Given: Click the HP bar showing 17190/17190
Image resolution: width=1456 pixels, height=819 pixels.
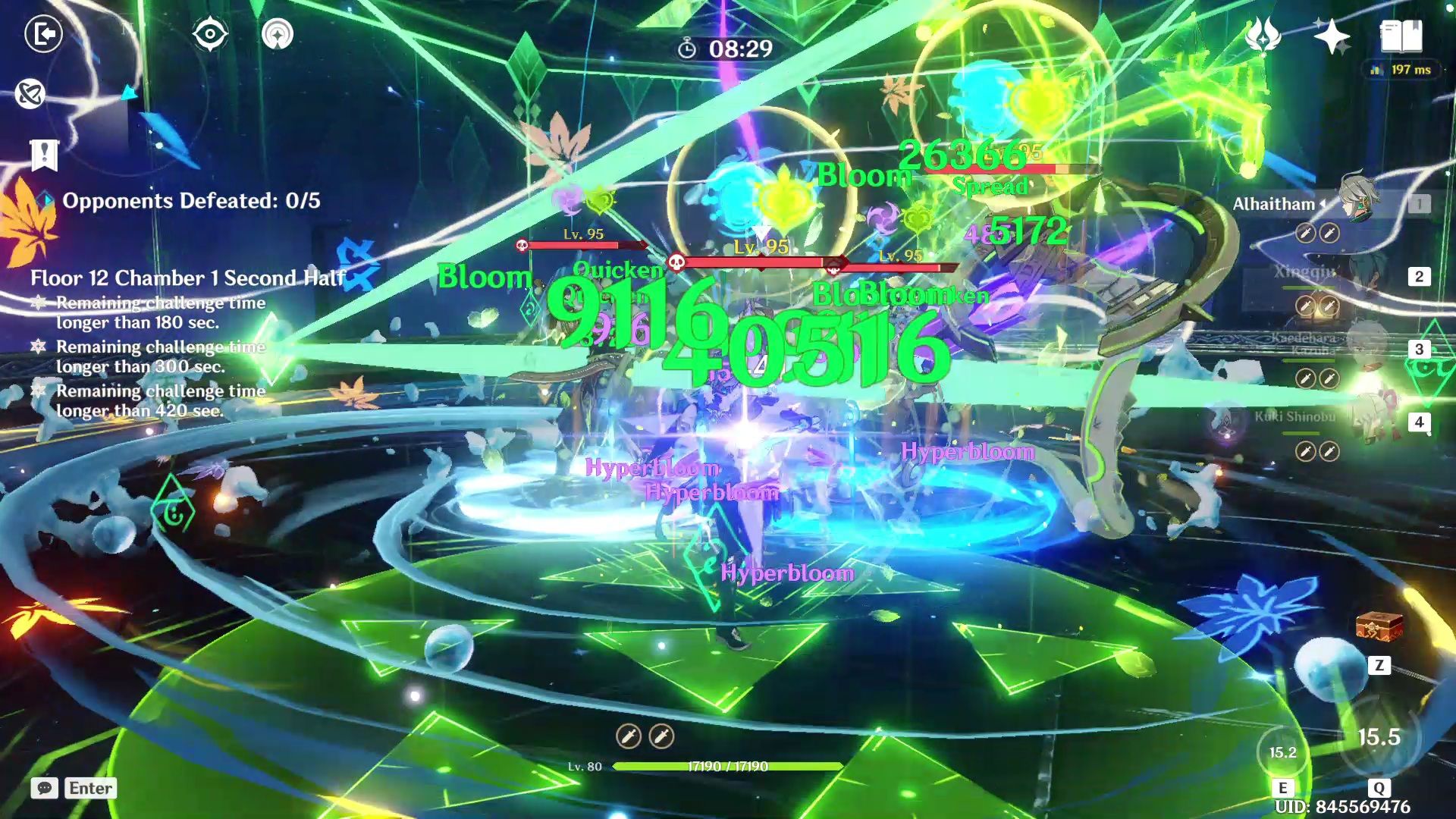Looking at the screenshot, I should [726, 767].
